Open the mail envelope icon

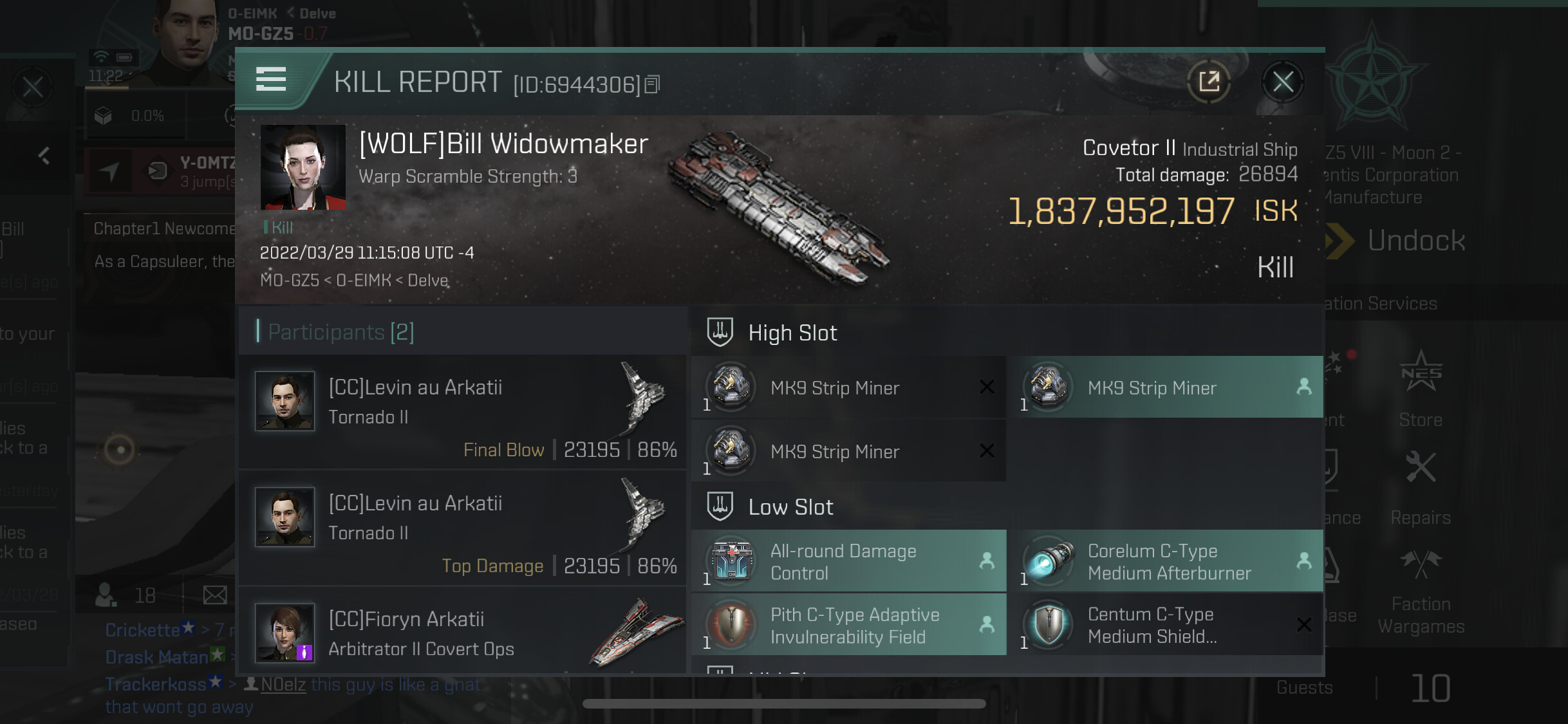(215, 595)
